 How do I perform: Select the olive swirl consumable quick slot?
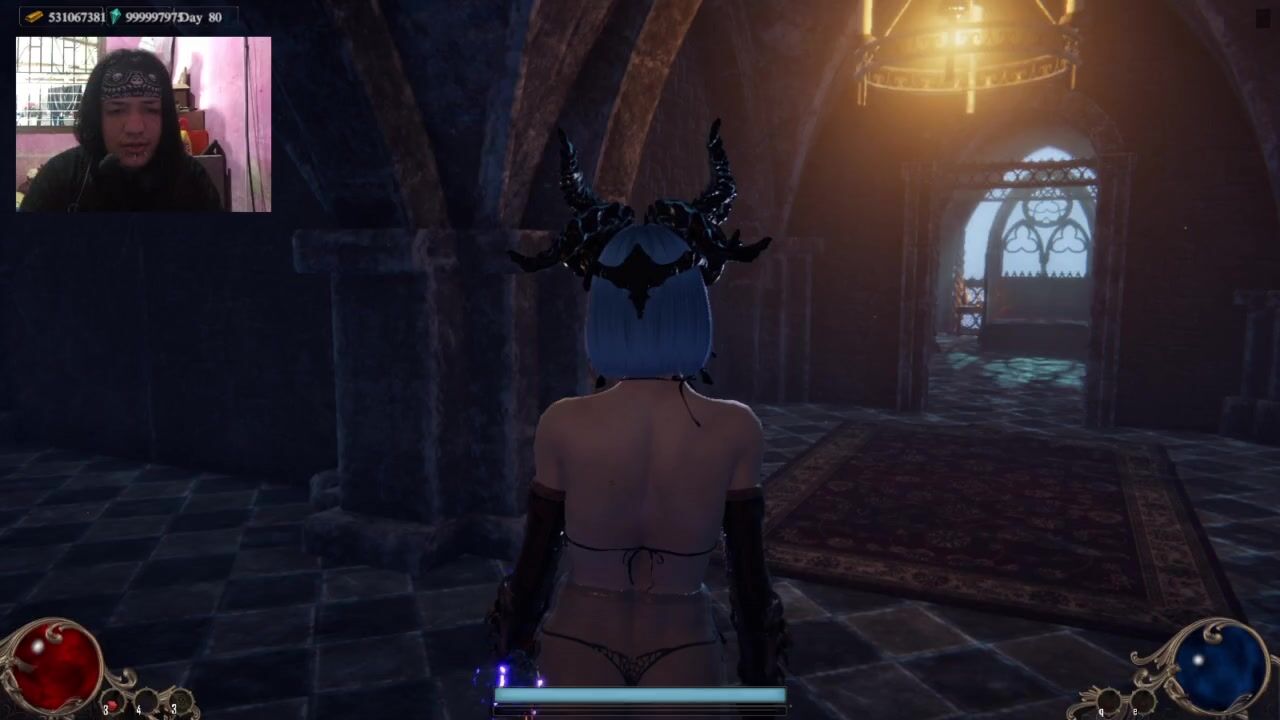(x=180, y=701)
